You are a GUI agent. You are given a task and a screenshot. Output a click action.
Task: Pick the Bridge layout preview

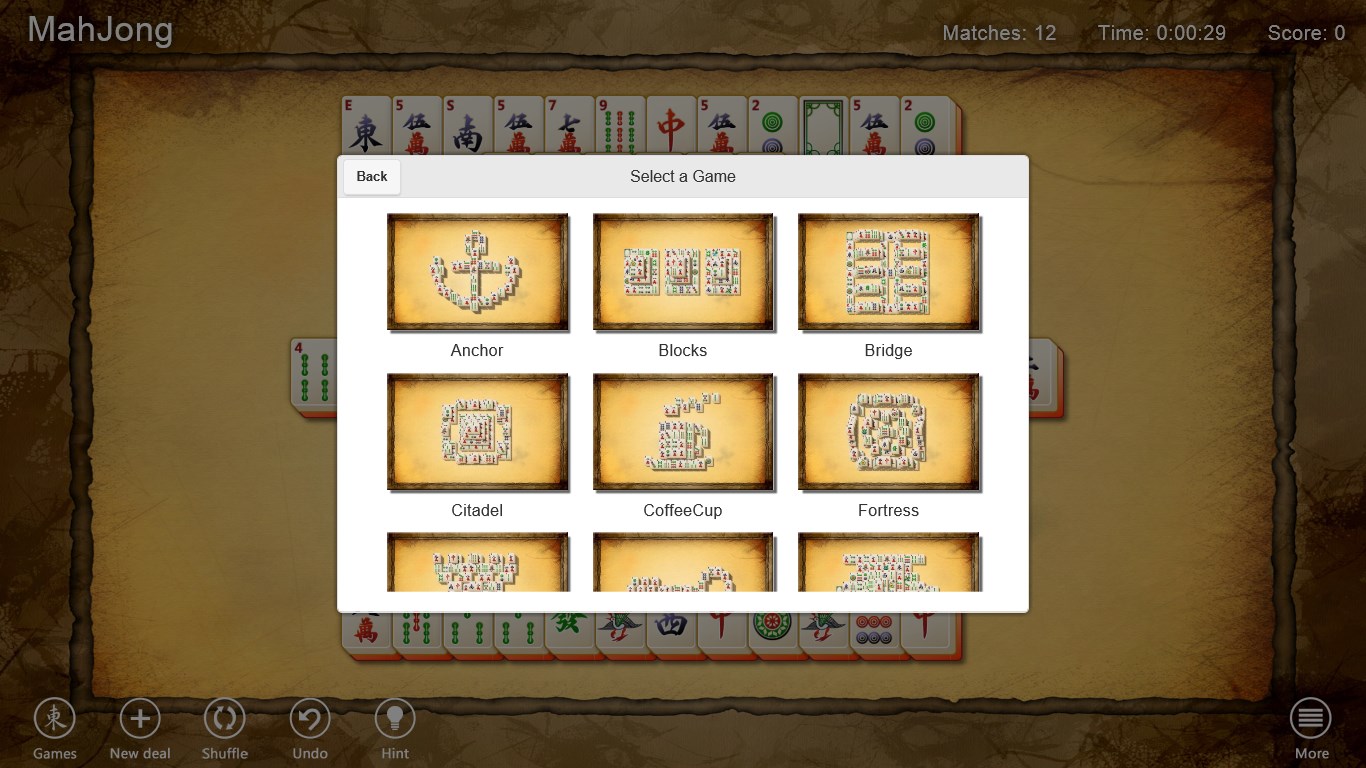[x=888, y=272]
